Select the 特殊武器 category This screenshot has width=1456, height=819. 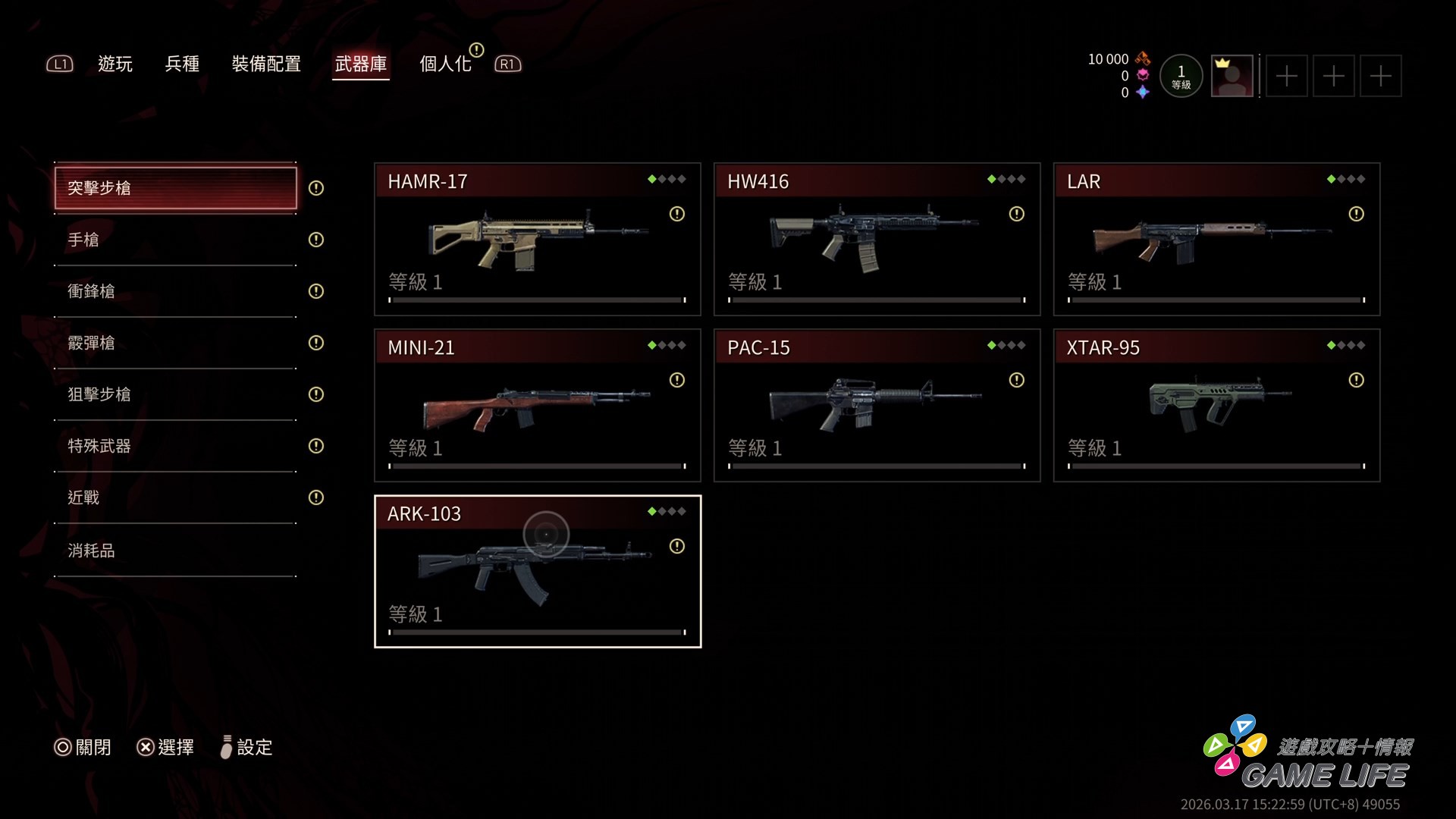(x=175, y=446)
